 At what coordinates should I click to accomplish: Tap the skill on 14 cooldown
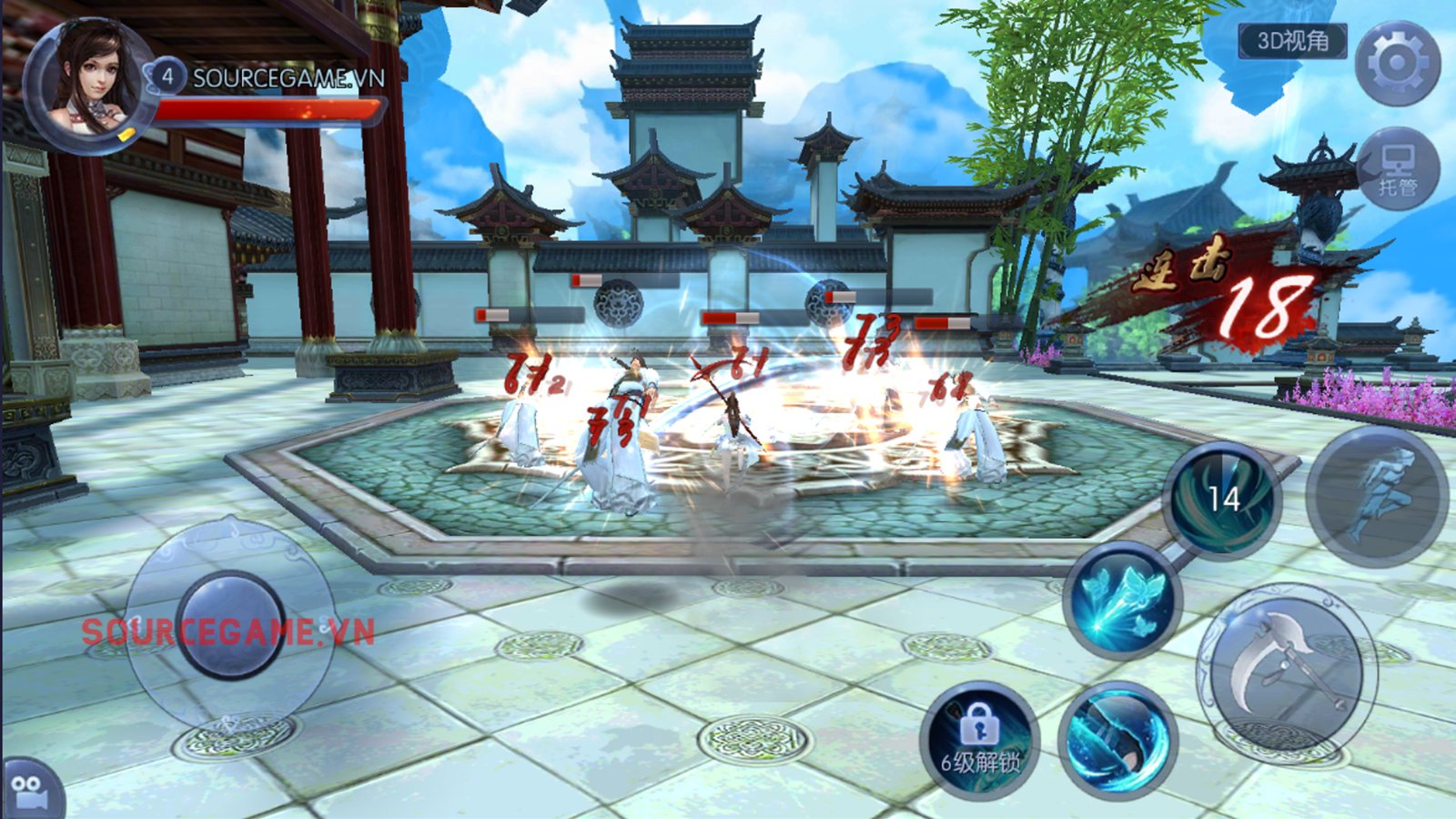tap(1222, 499)
